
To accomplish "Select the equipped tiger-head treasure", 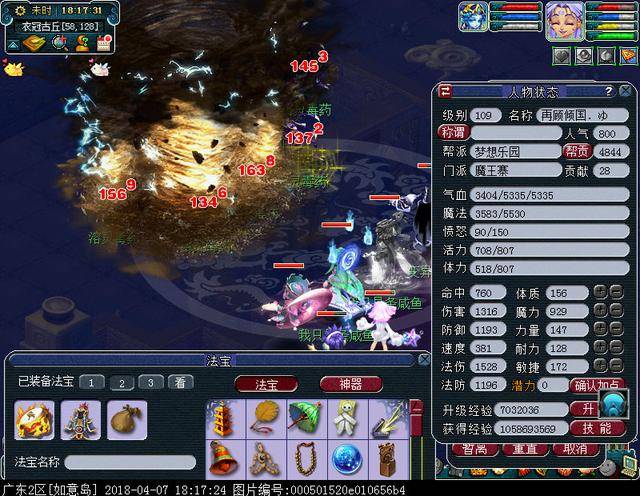I will [34, 420].
